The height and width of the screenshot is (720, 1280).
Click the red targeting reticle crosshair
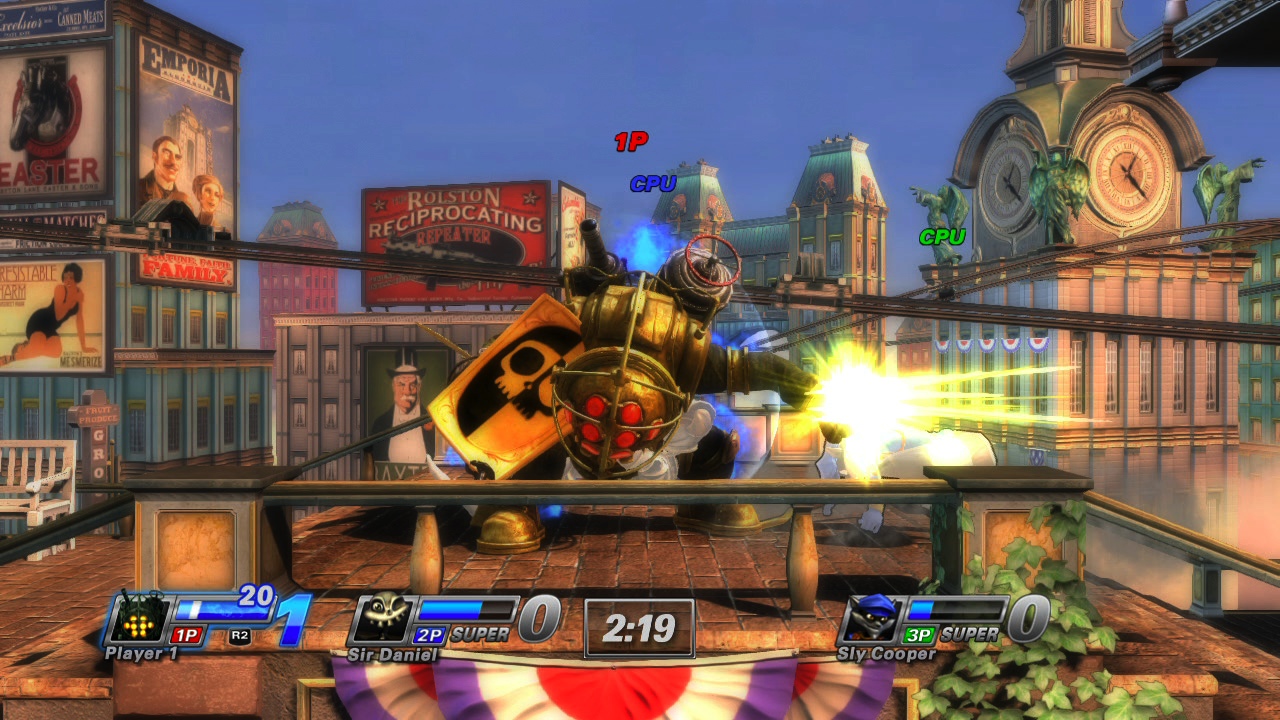[710, 262]
